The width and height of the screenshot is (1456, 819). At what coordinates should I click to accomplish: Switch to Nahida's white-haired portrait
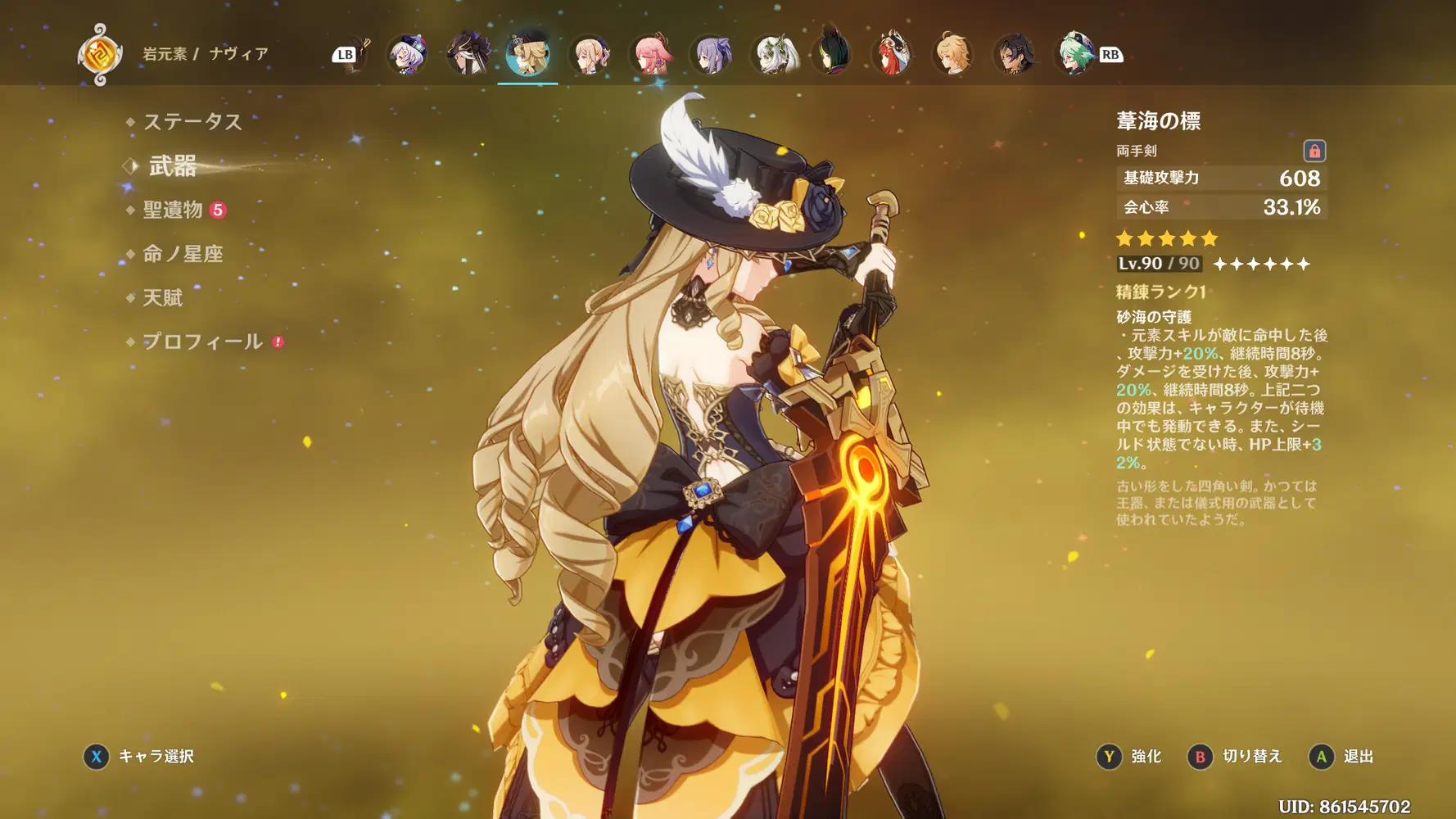click(x=773, y=55)
